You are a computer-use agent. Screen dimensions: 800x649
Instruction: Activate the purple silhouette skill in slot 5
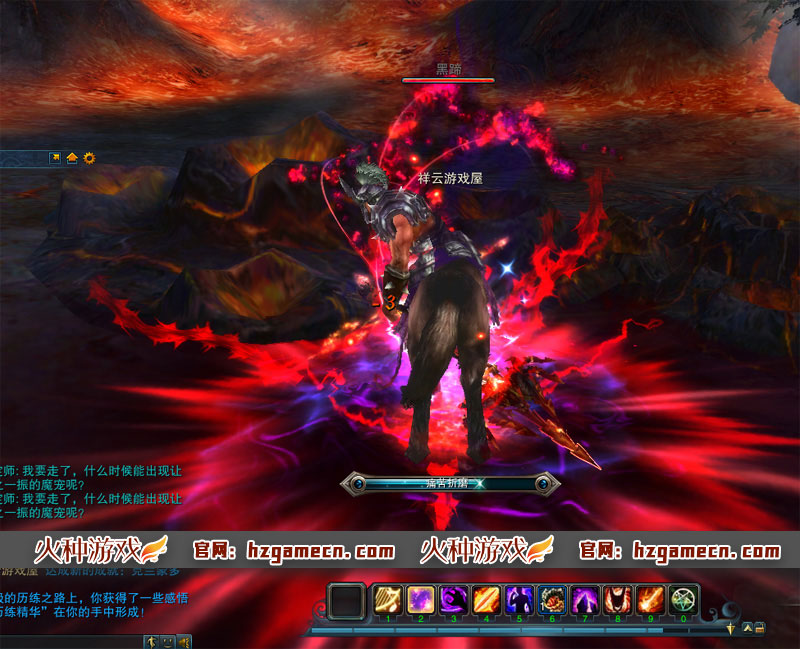pyautogui.click(x=519, y=600)
